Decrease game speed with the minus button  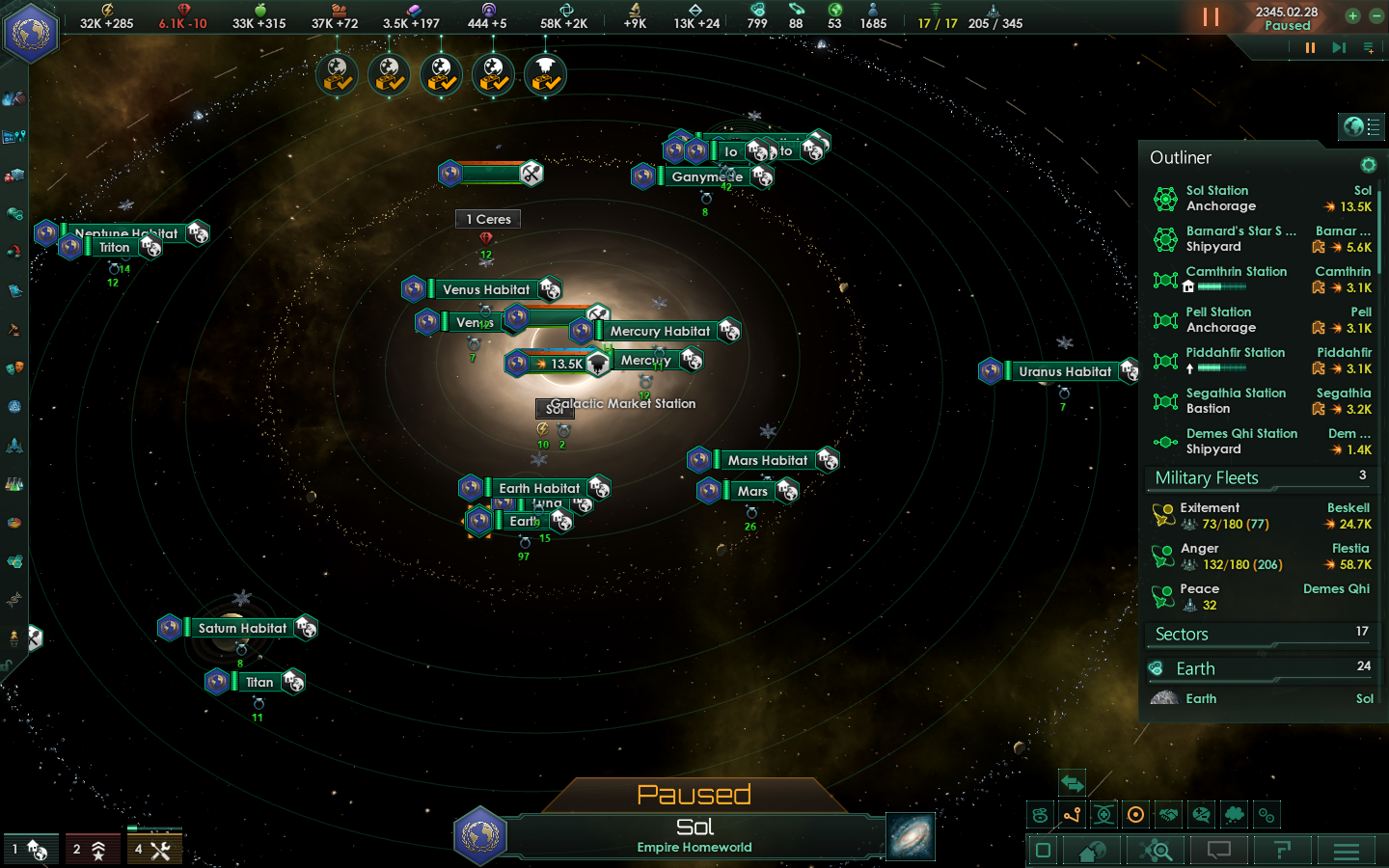1373,15
